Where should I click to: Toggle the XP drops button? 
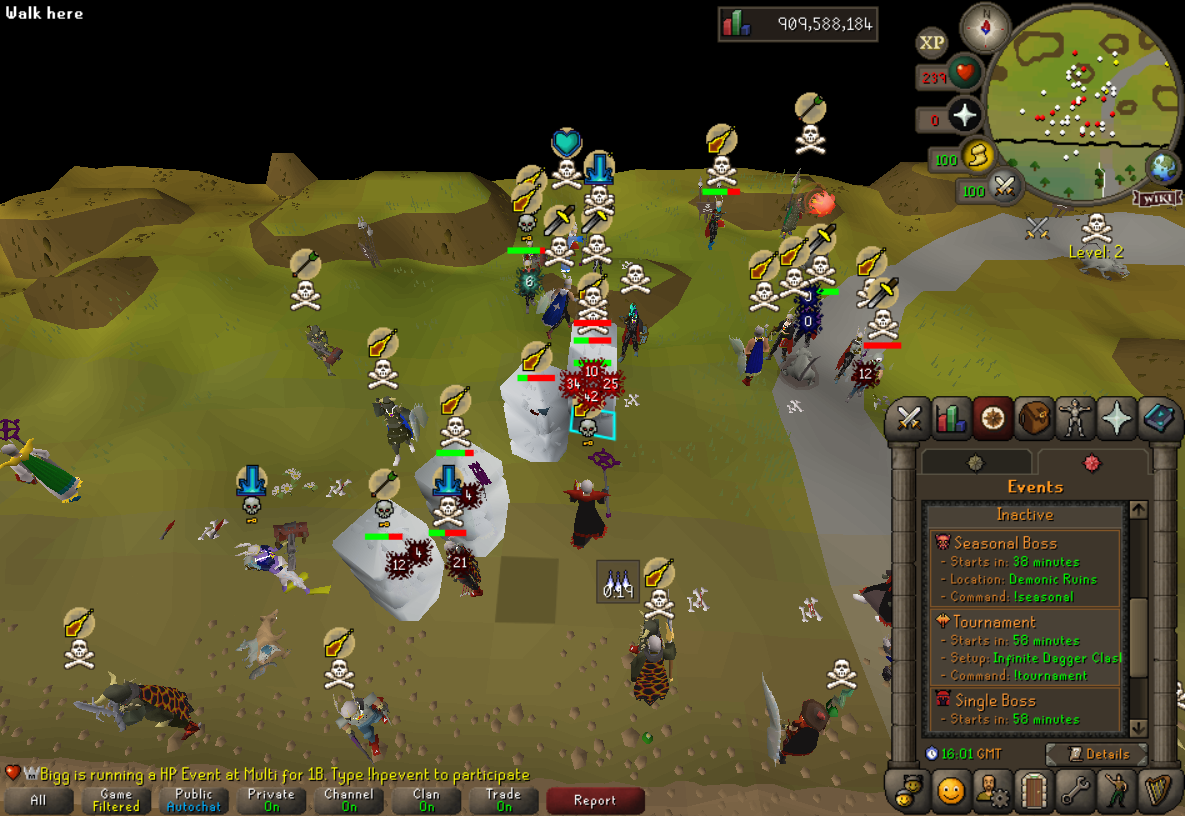point(932,43)
